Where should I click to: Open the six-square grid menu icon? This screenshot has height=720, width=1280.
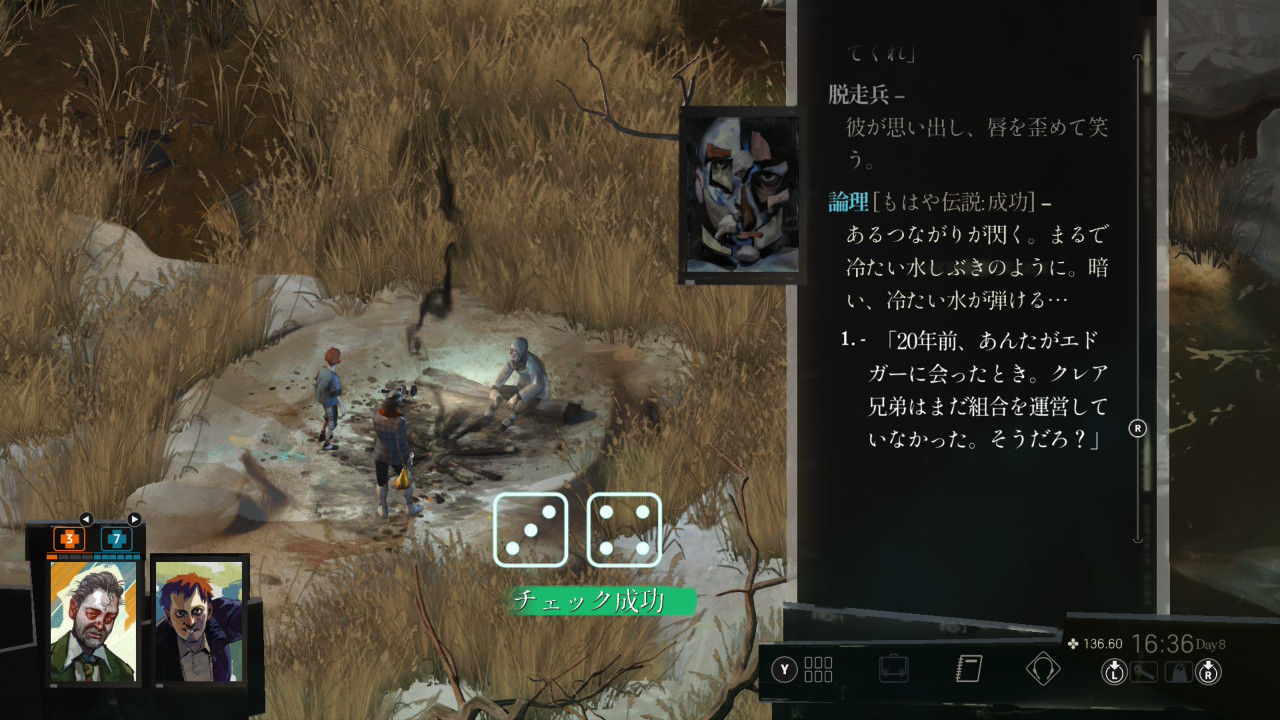point(818,669)
